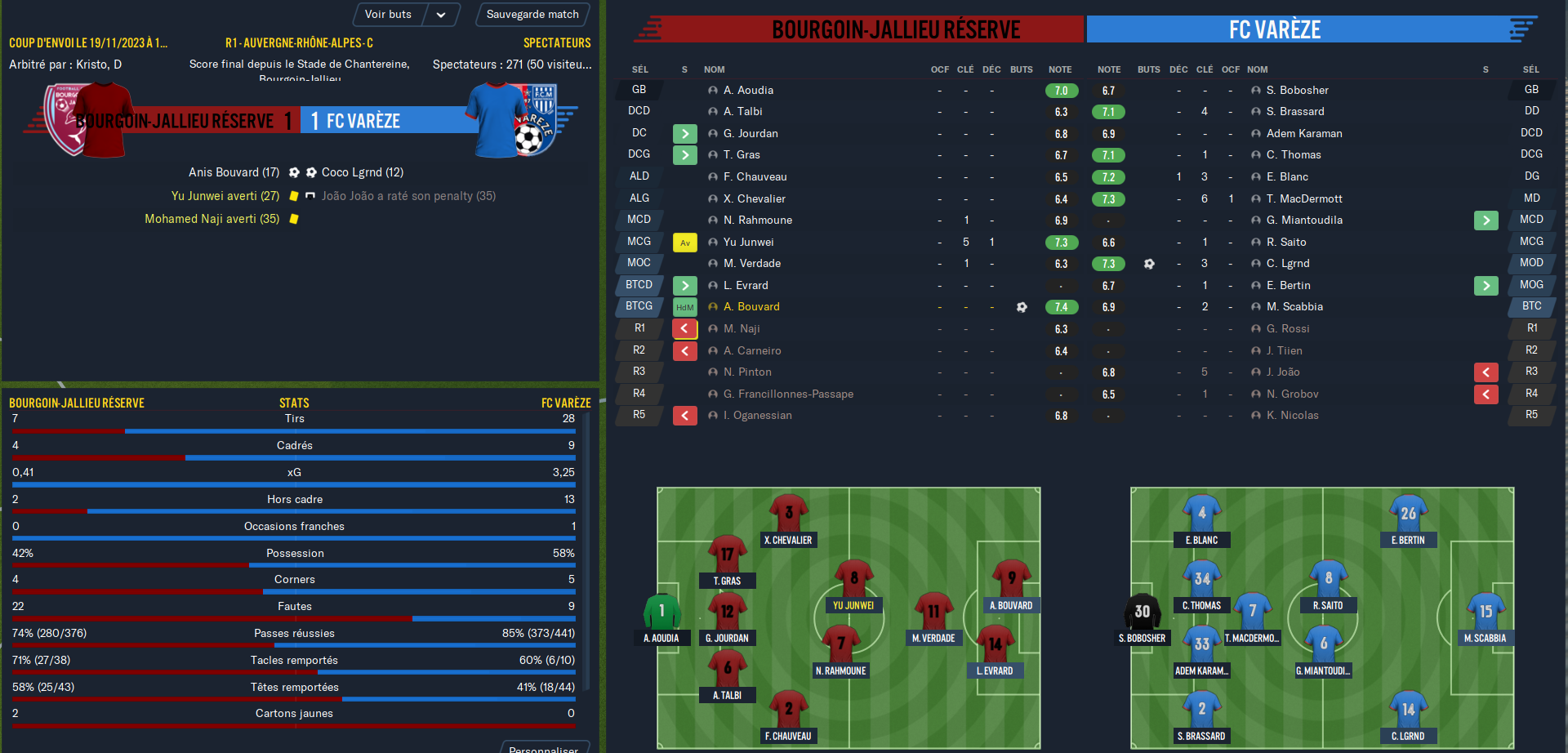Open the Voir buts dropdown
This screenshot has width=1568, height=753.
[440, 15]
